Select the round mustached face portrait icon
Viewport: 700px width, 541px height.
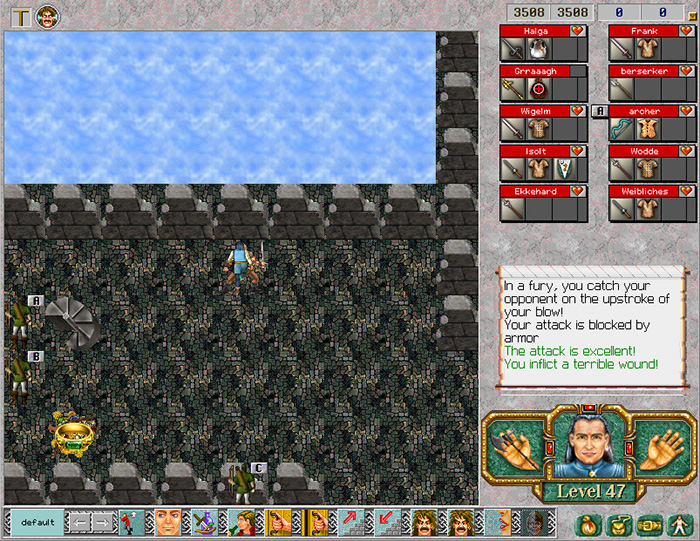point(47,16)
